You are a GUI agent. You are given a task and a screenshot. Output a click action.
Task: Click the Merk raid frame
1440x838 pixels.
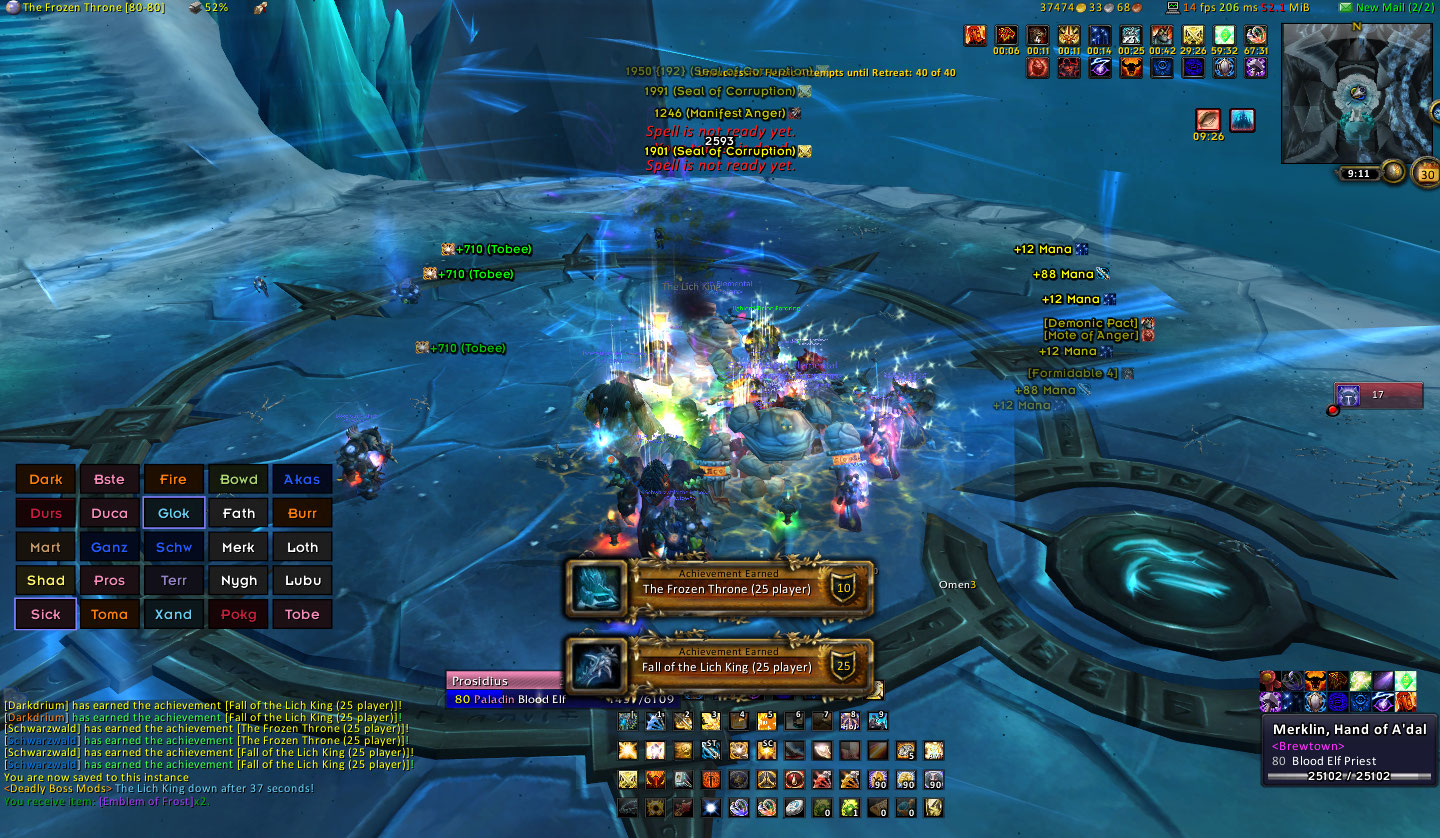pos(238,547)
